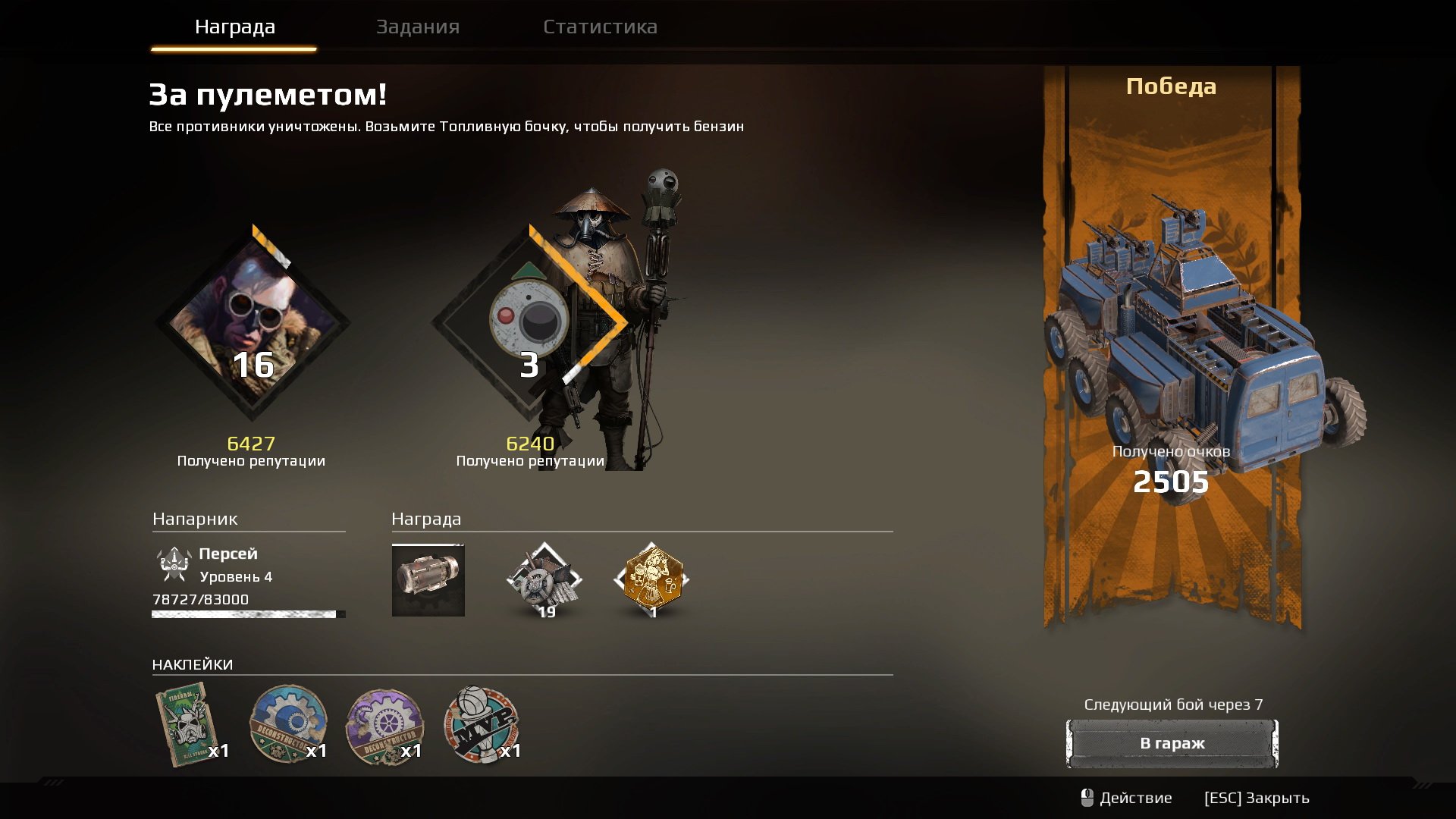Select co-driver Персей entry
Screen dimensions: 1456x819
(x=227, y=565)
